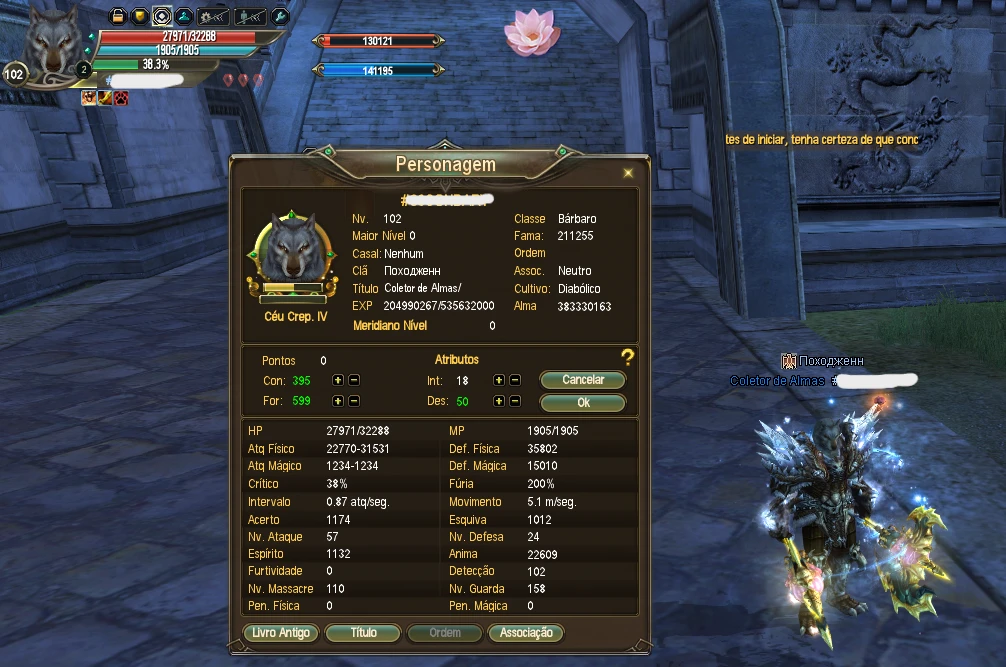The width and height of the screenshot is (1006, 667).
Task: Select the red paw print buff icon
Action: pos(120,97)
